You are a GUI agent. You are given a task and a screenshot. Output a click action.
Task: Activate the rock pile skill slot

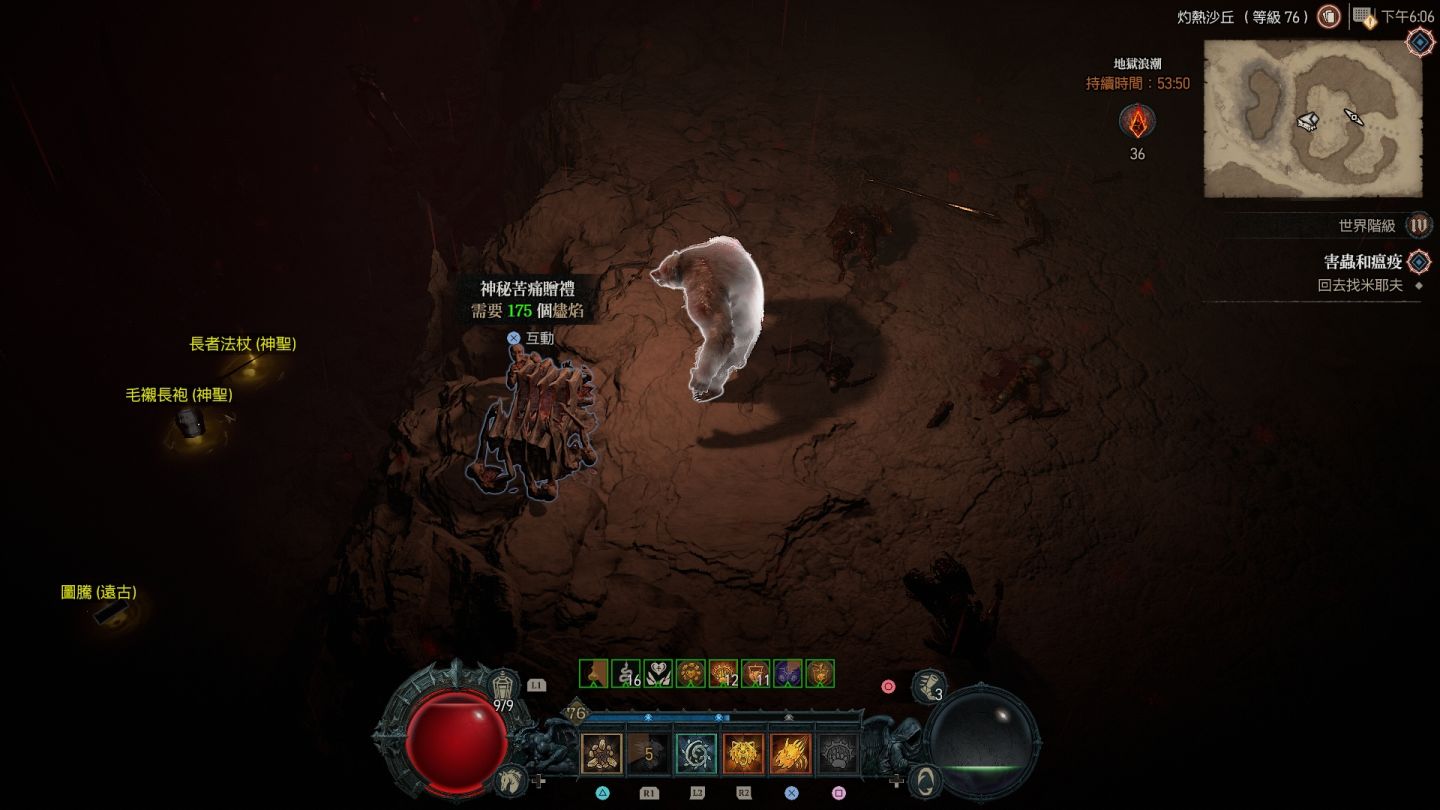[602, 754]
